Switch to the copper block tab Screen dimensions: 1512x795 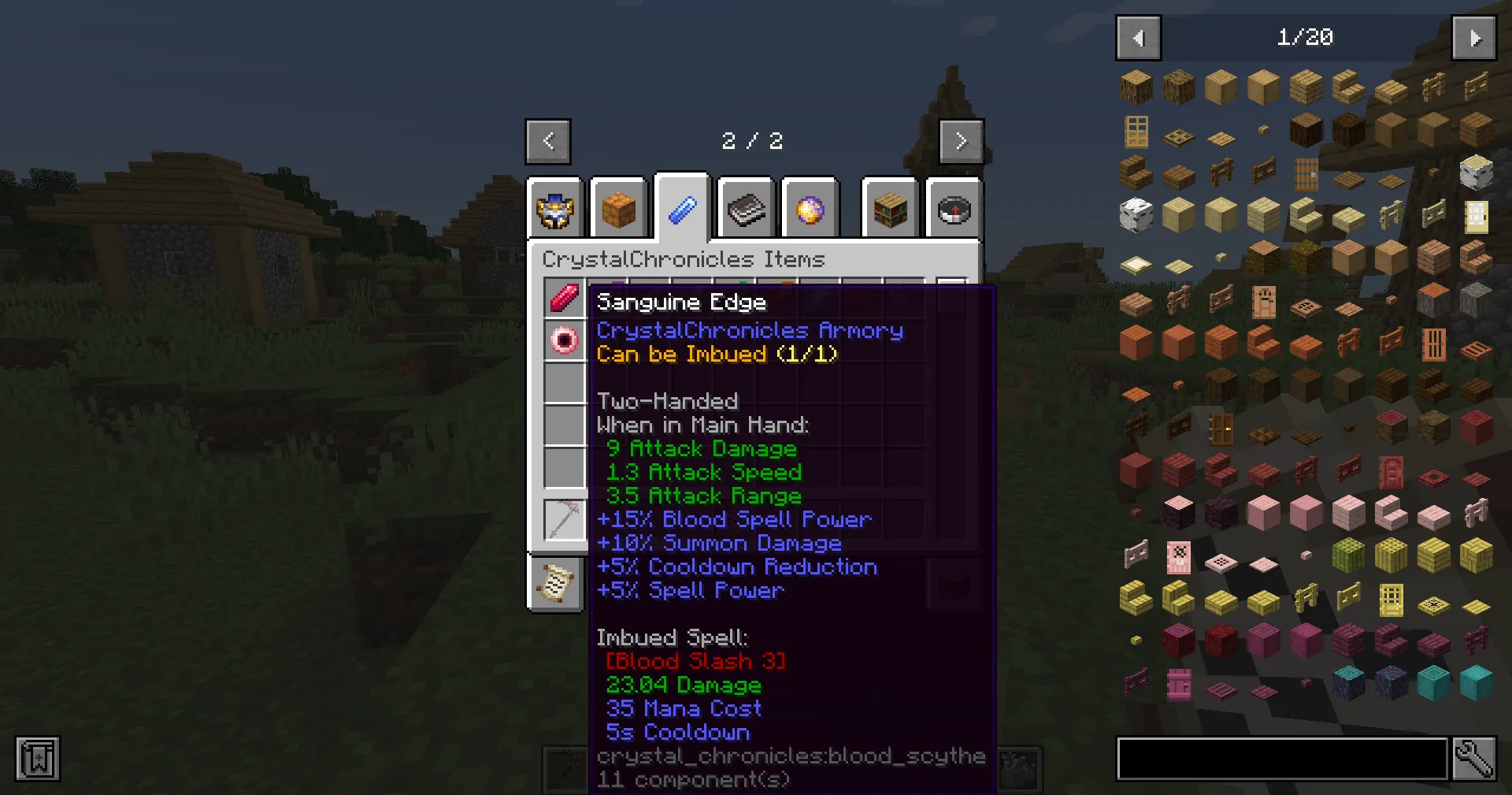tap(619, 209)
